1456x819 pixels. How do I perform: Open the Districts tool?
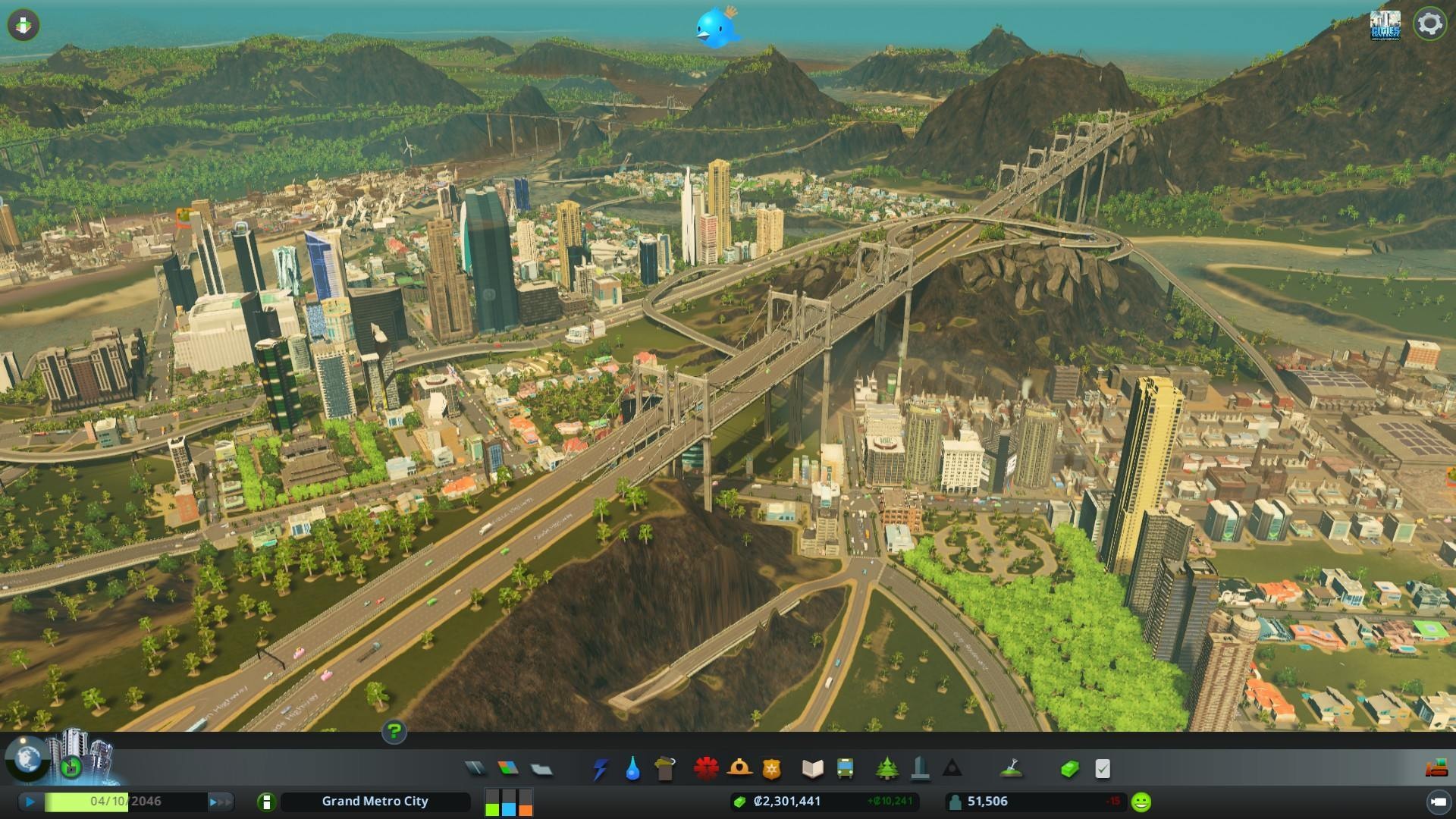(541, 769)
